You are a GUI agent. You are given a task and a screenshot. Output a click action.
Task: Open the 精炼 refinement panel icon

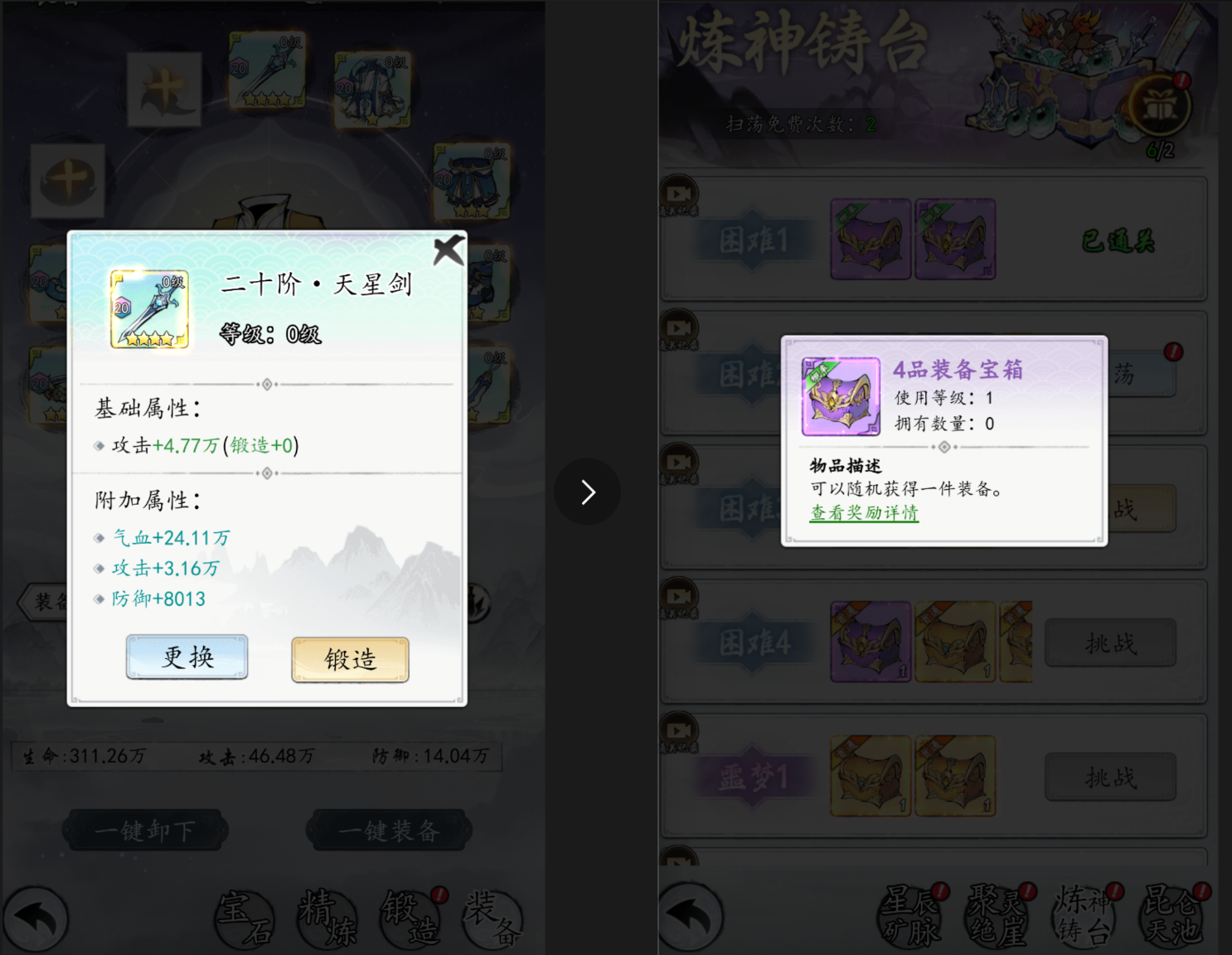[x=327, y=918]
